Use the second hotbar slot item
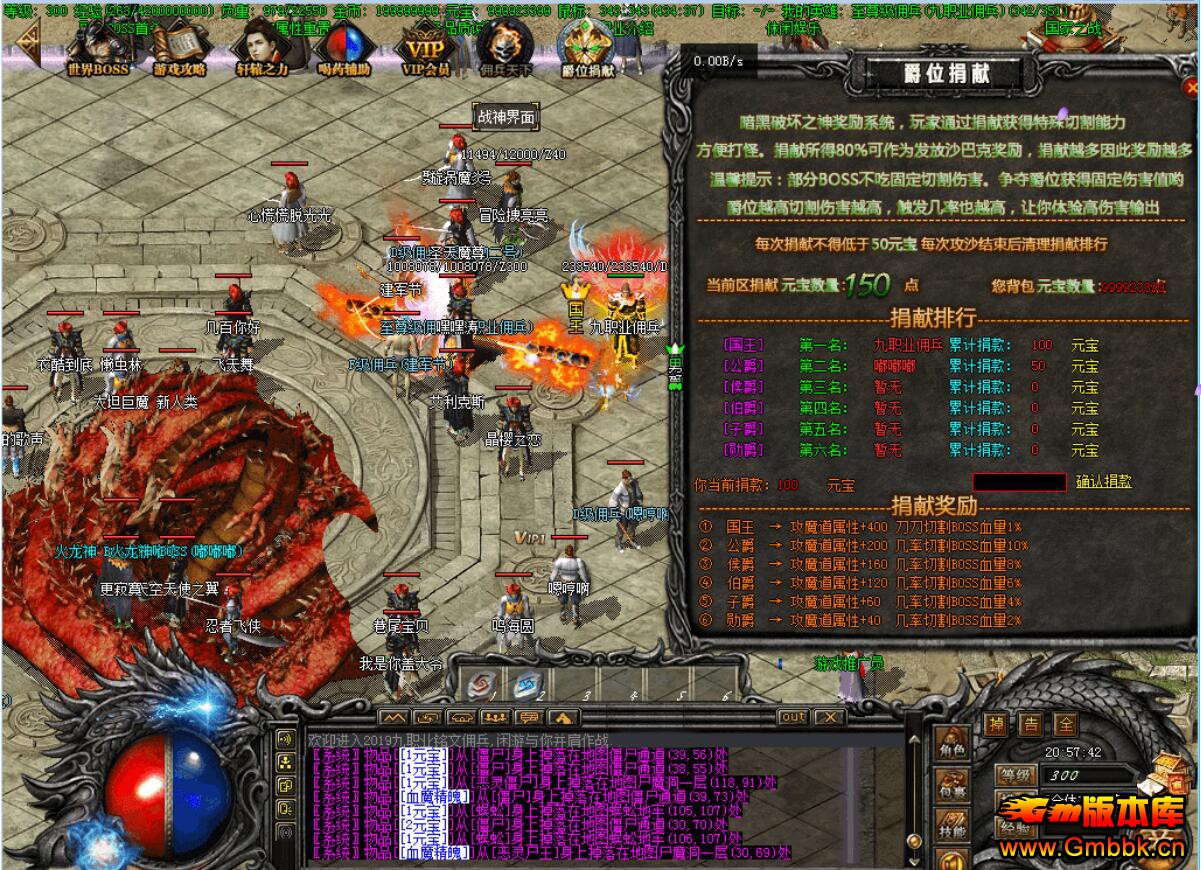Screen dimensions: 1201x870 click(x=527, y=685)
